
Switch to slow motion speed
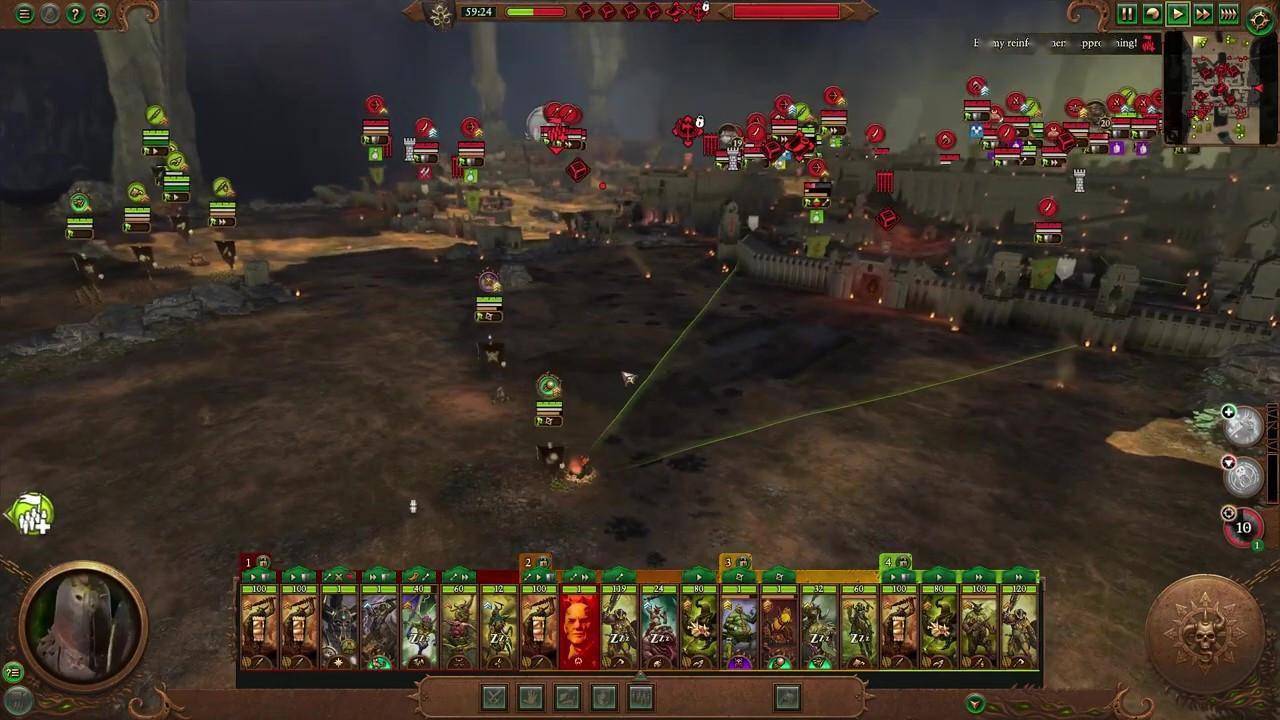point(1152,14)
